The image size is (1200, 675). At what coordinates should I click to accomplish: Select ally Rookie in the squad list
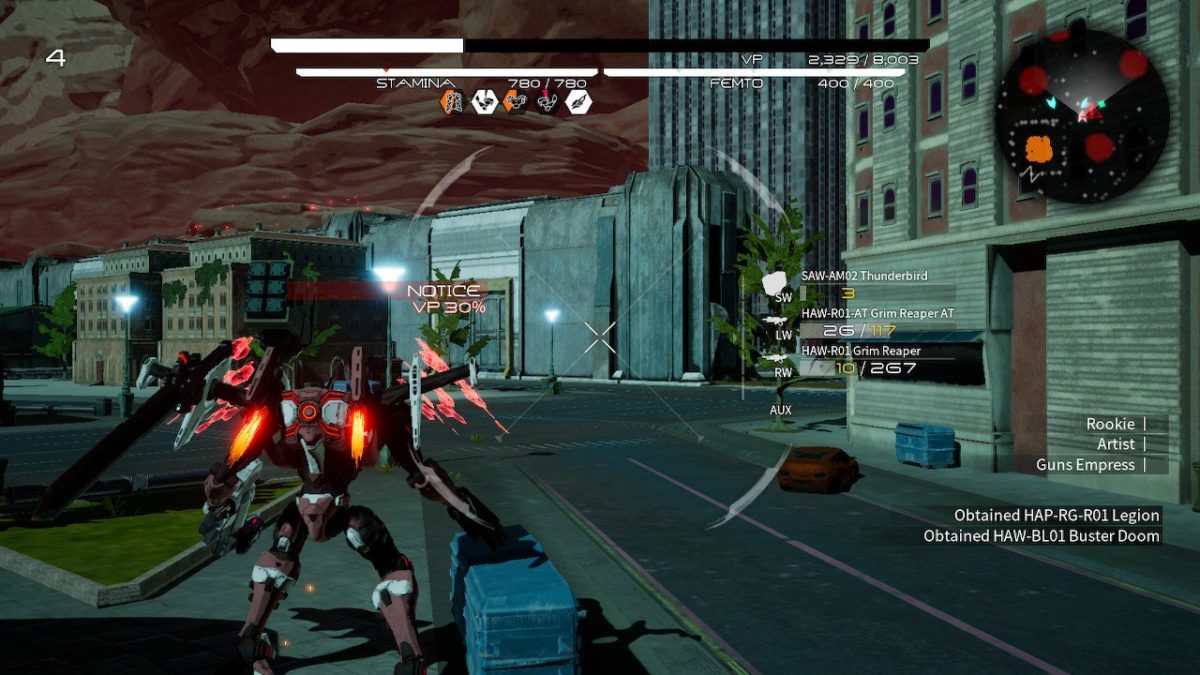click(1110, 424)
